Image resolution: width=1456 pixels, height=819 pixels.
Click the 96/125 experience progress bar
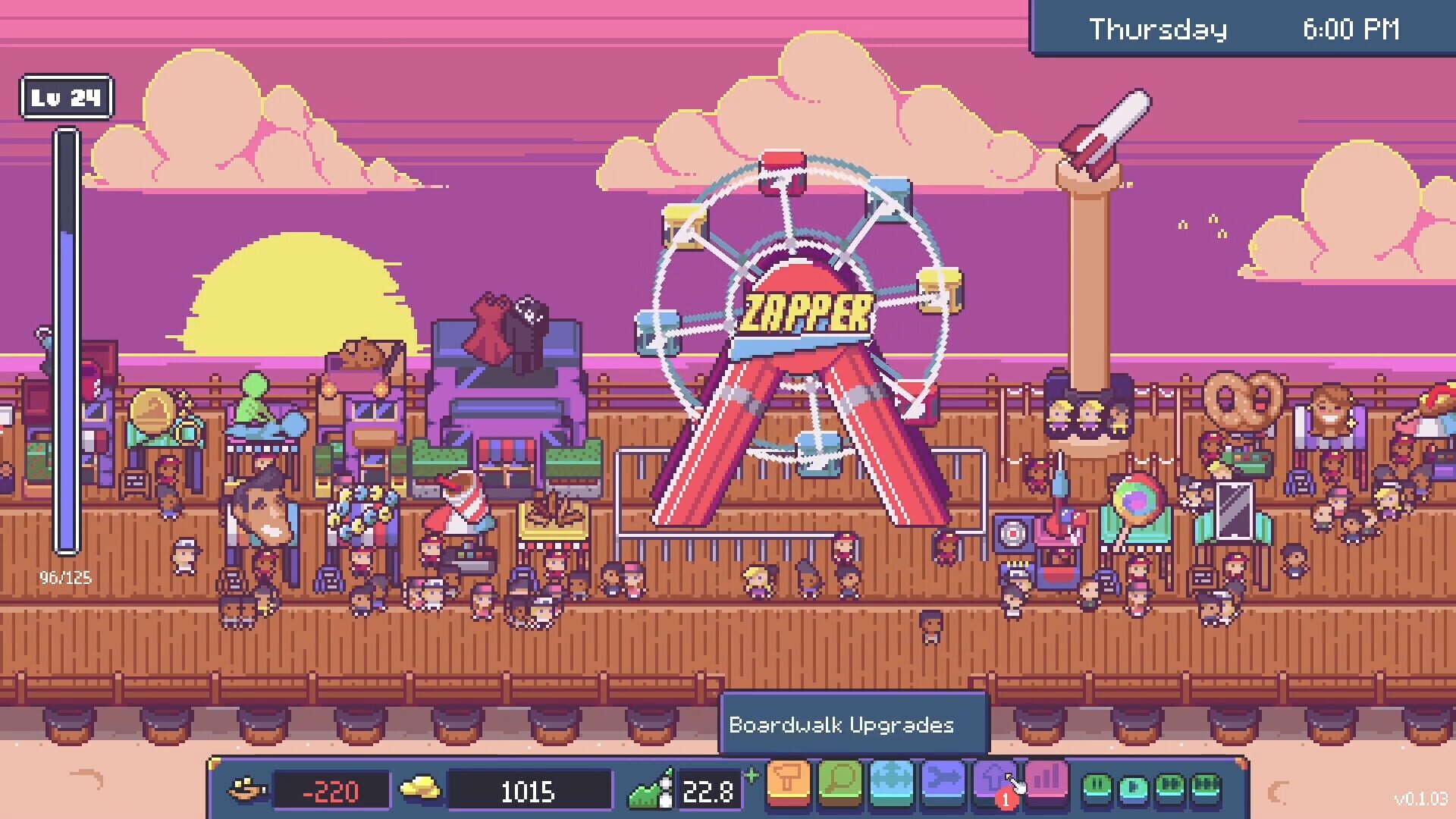coord(66,341)
